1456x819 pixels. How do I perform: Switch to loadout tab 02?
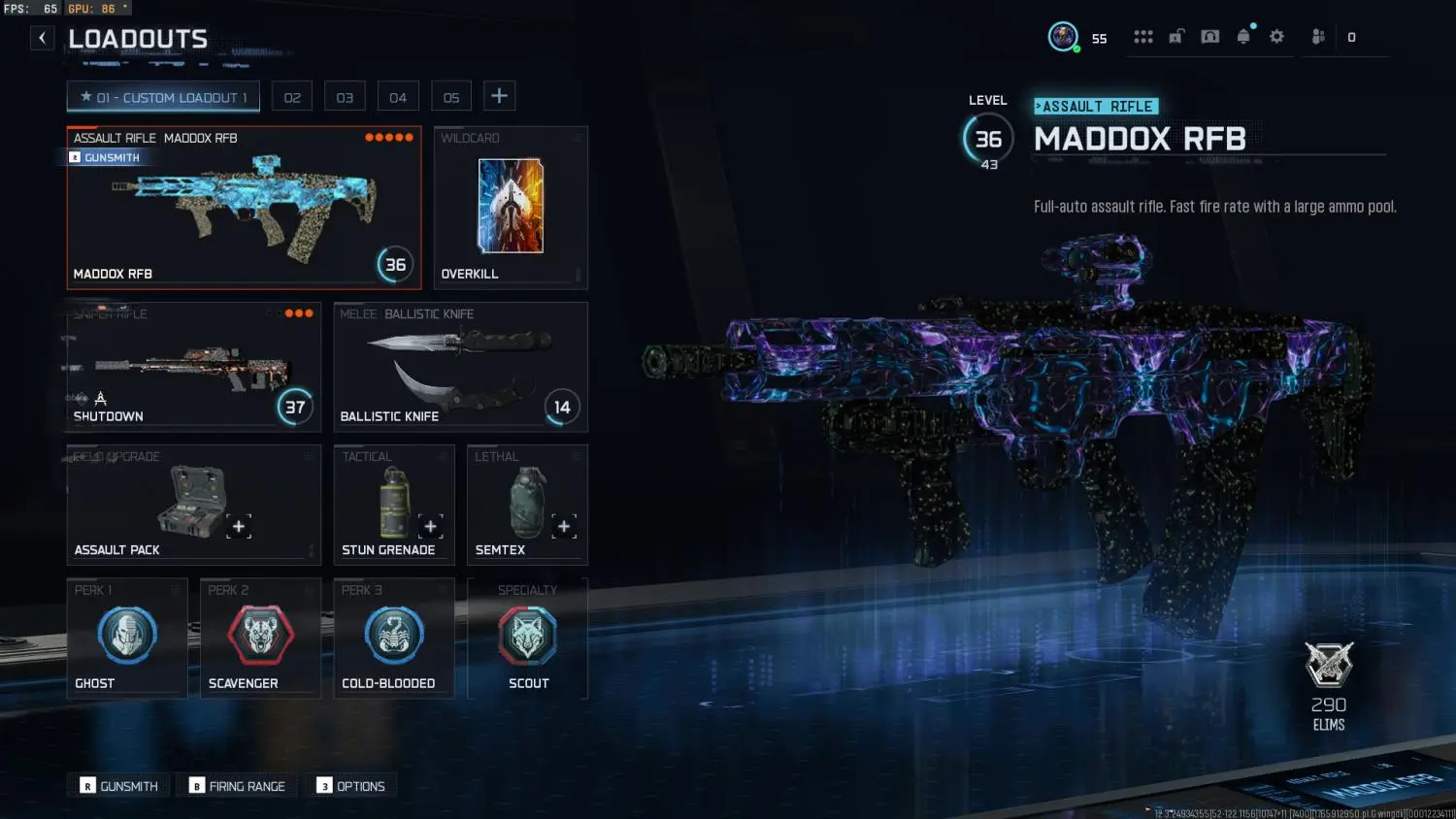[291, 95]
